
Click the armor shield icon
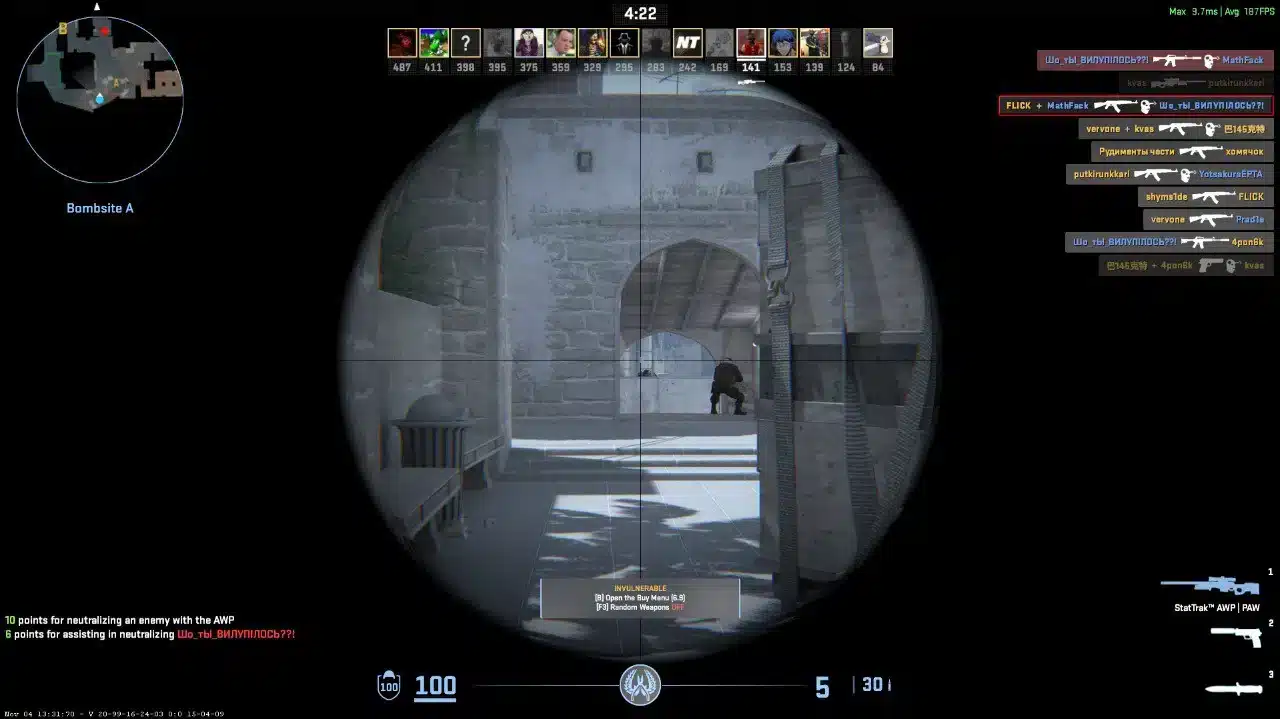pyautogui.click(x=388, y=686)
